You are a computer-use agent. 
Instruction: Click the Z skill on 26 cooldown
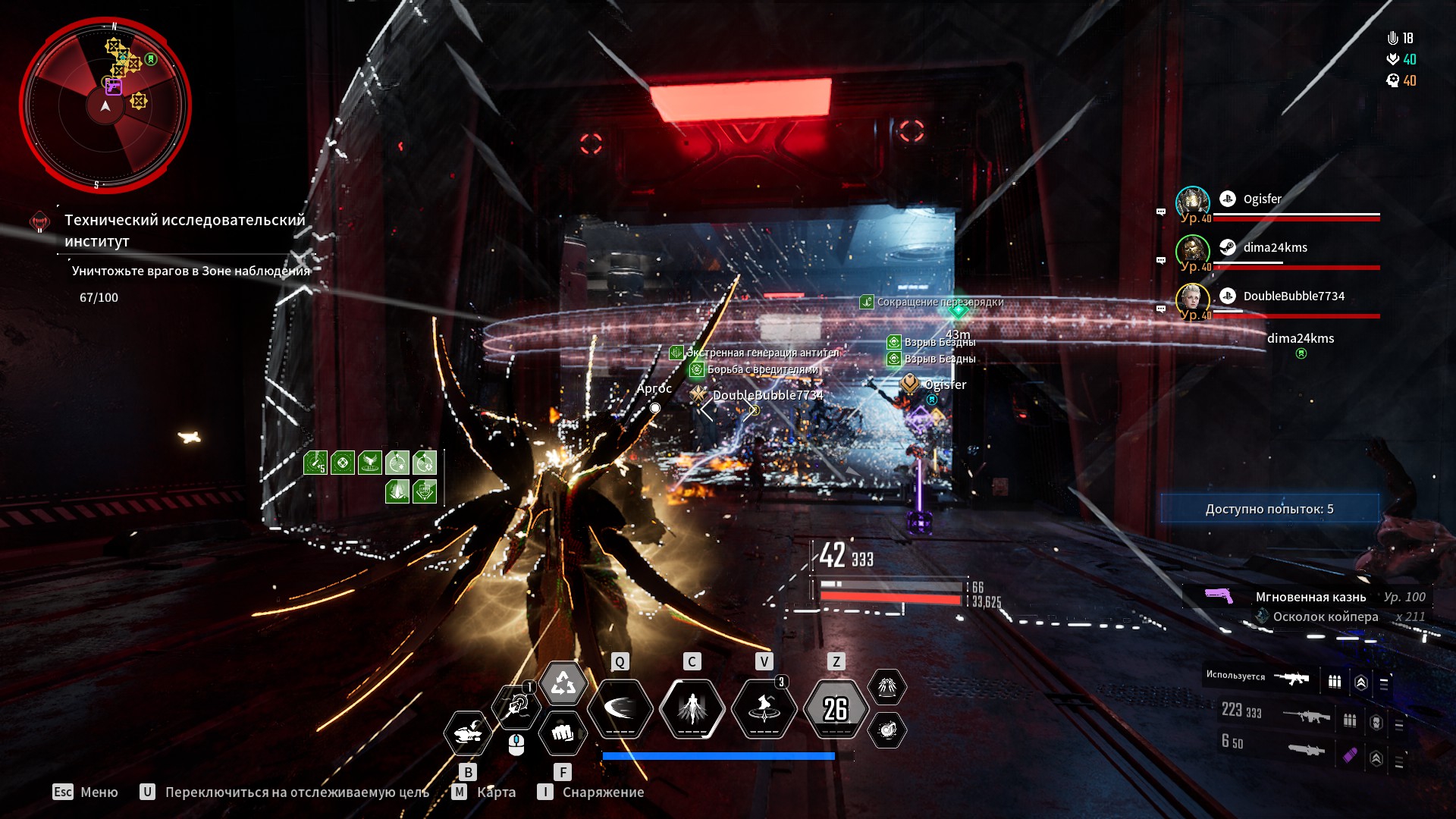(x=836, y=709)
